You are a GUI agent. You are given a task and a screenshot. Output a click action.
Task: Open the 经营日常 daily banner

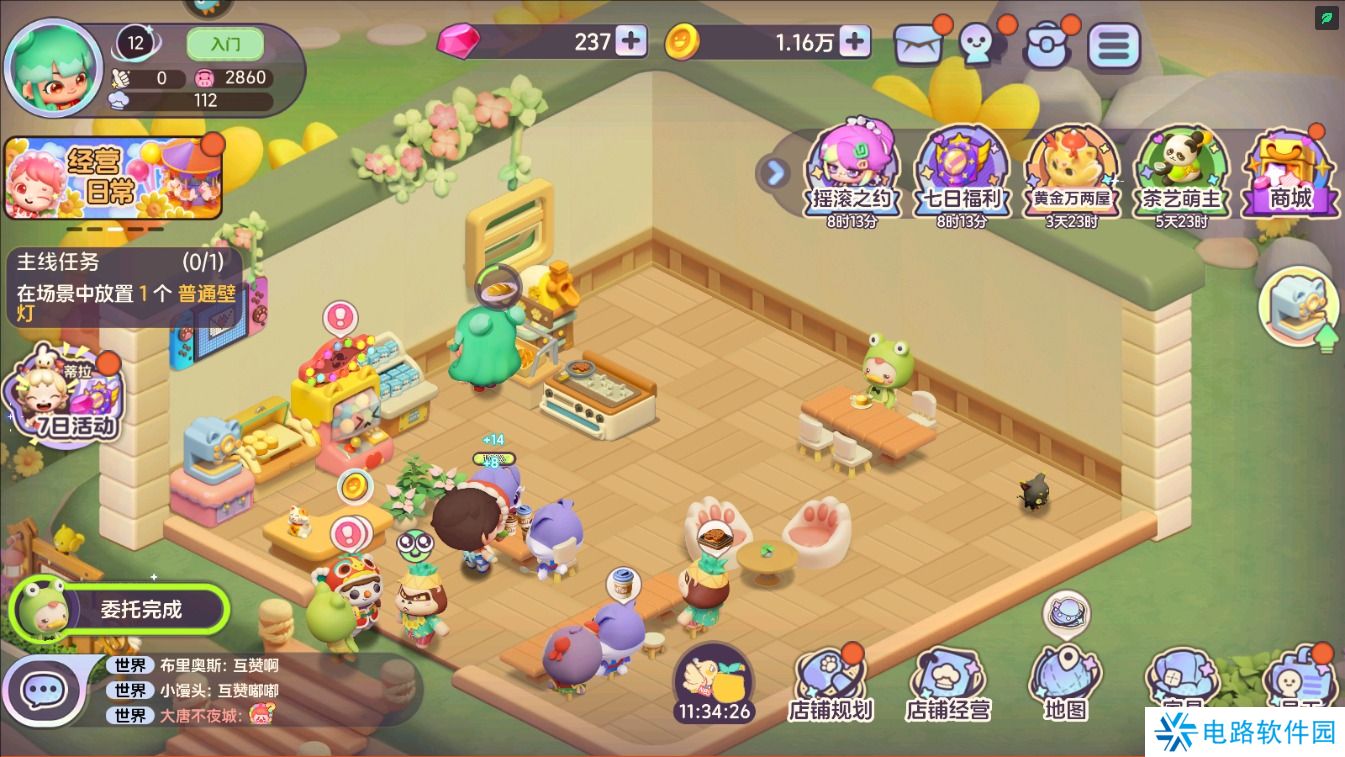point(113,180)
